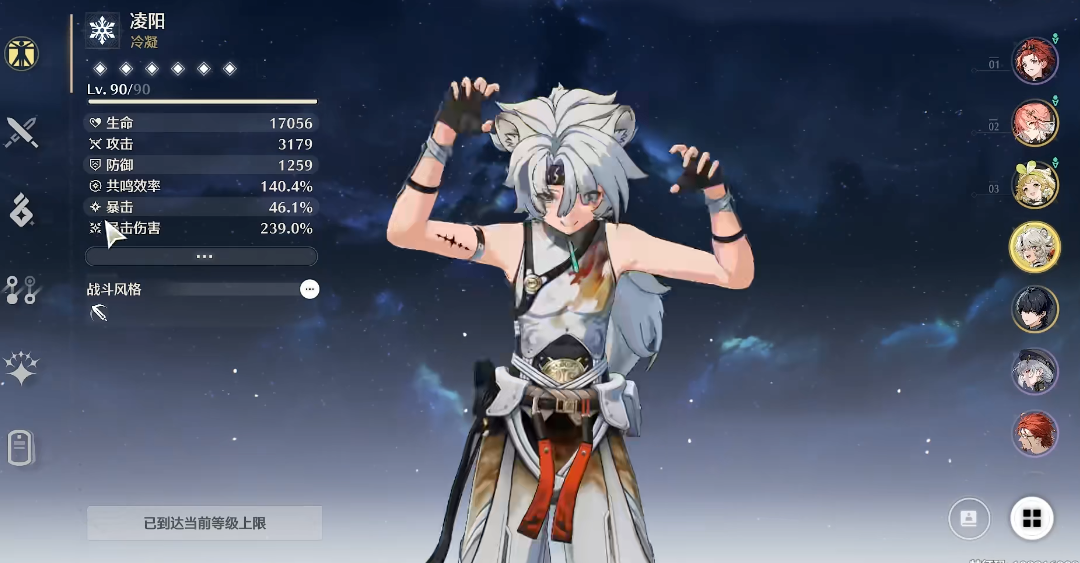Select the highlighted white-haired Lingyang portrait
Screen dimensions: 1080x563
1034,247
